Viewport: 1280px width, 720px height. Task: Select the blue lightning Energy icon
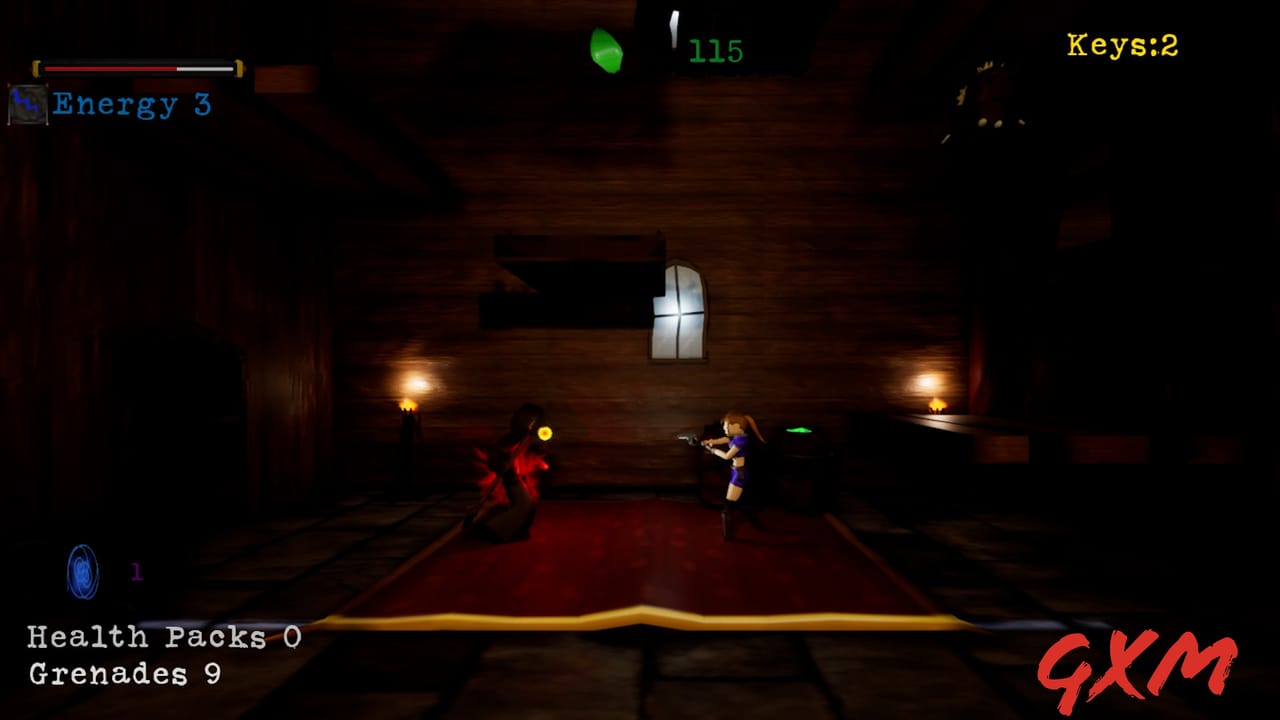tap(27, 104)
